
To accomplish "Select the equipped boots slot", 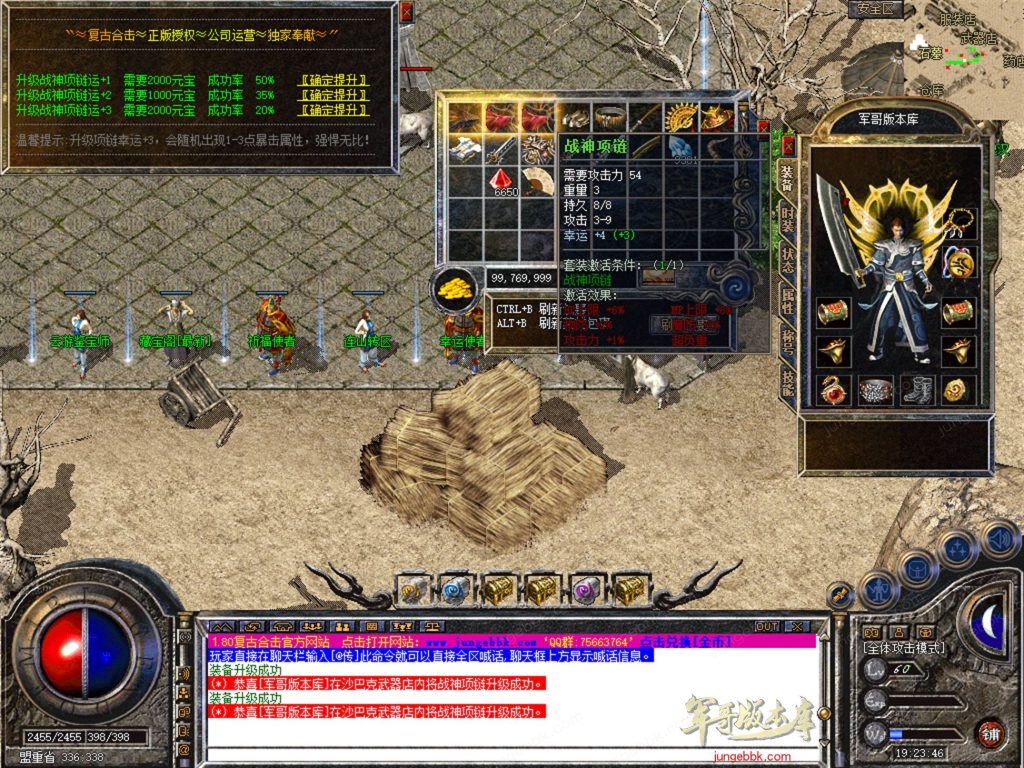I will pos(917,389).
